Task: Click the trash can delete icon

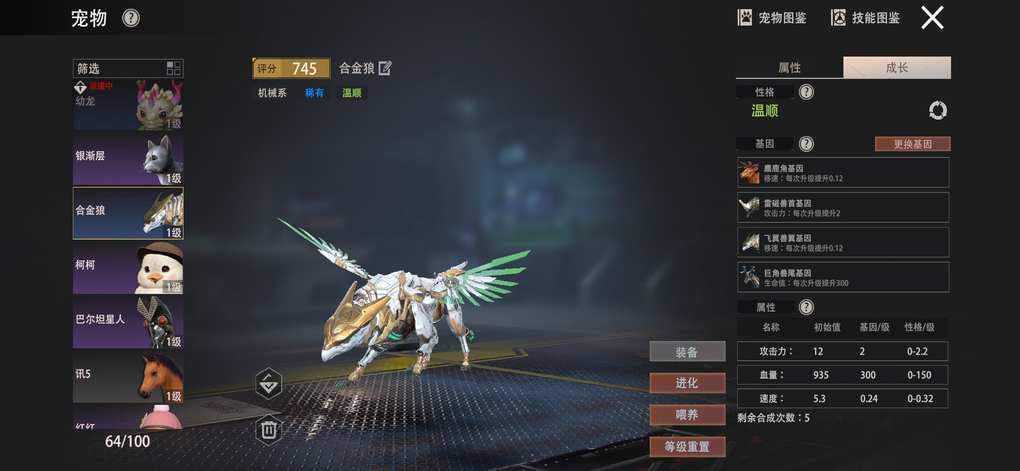Action: pos(268,430)
